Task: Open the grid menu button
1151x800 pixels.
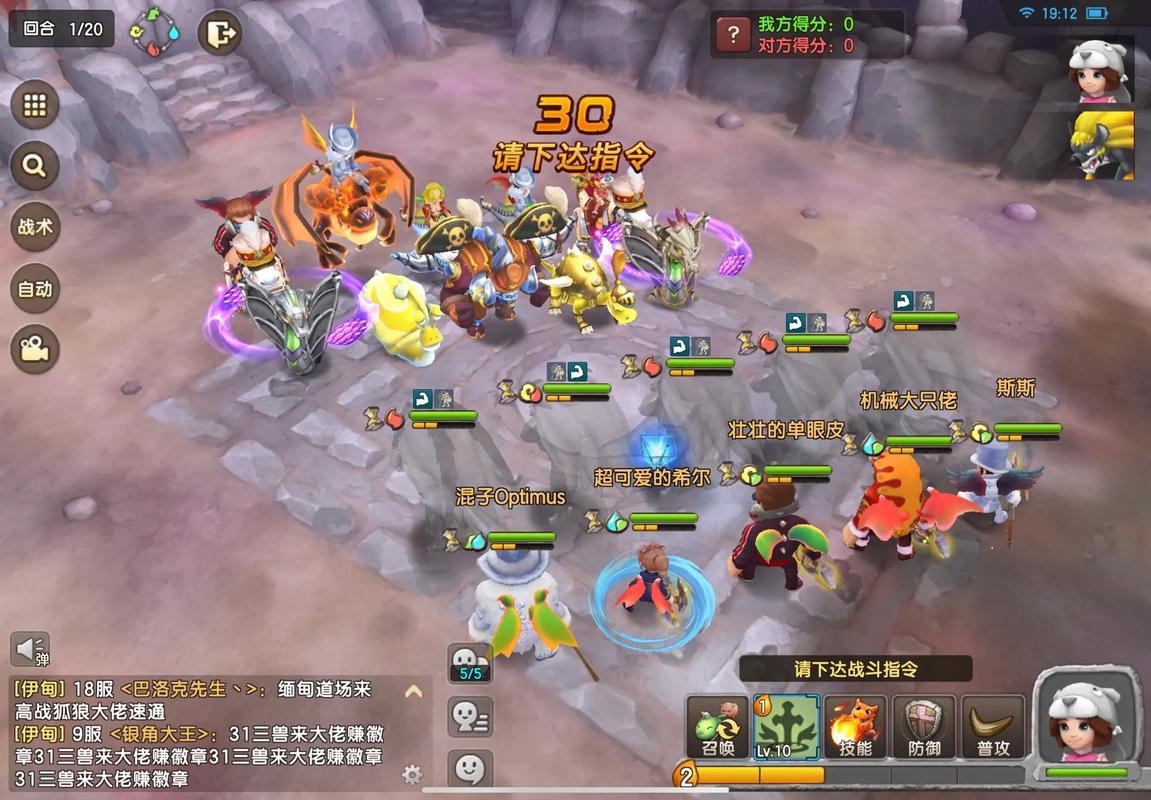Action: 35,106
